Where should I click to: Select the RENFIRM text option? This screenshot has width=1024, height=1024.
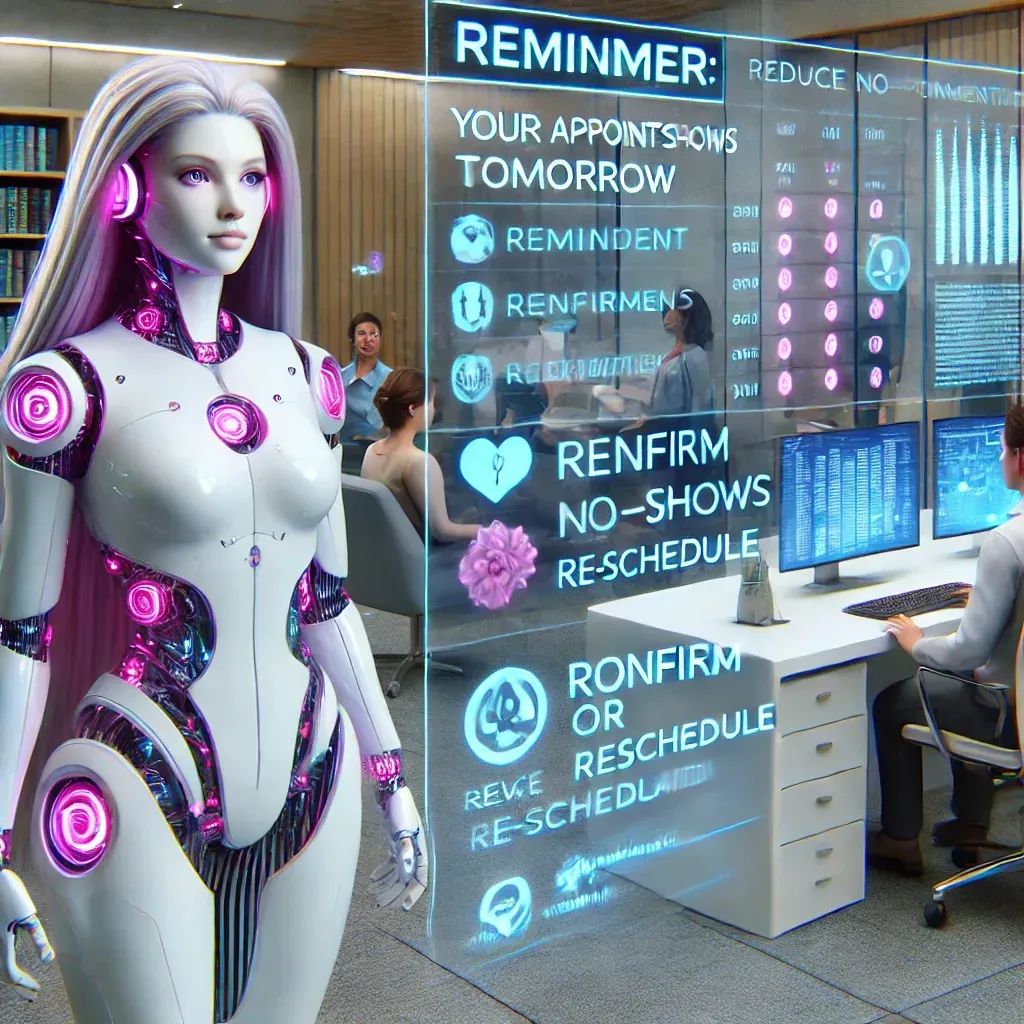pyautogui.click(x=642, y=457)
